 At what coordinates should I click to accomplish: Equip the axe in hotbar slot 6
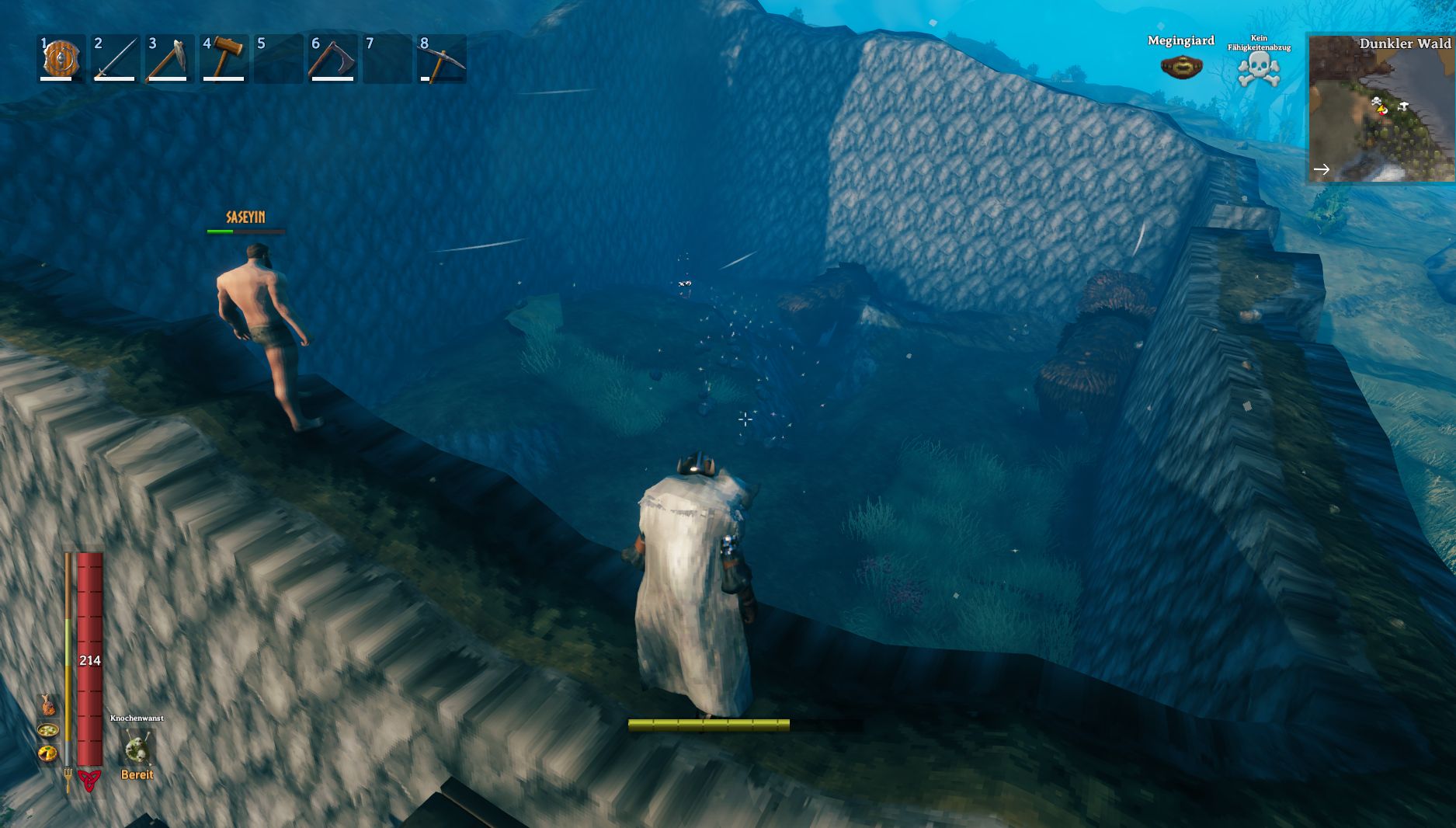tap(332, 58)
